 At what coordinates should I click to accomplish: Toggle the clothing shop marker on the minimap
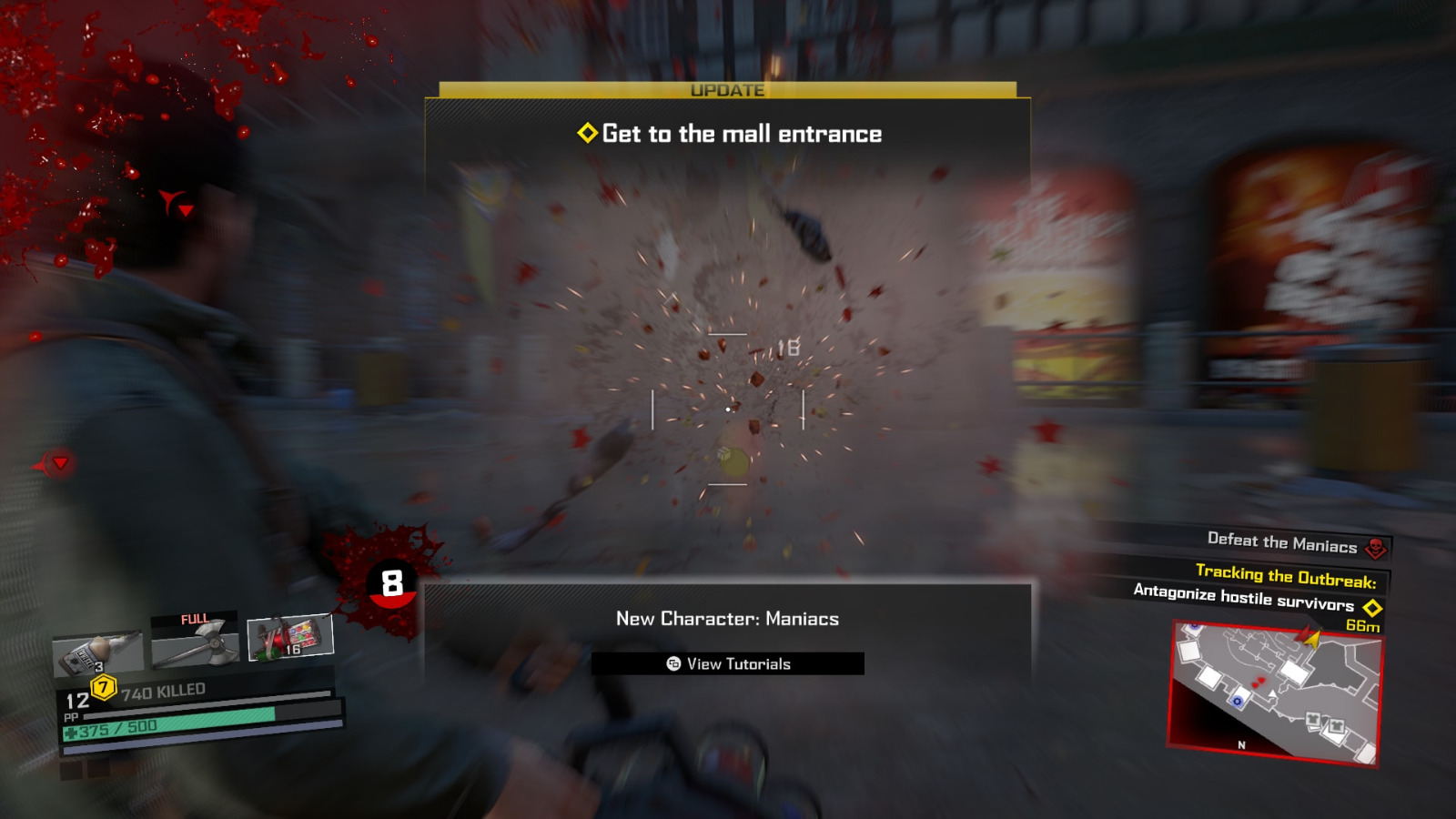point(1314,720)
